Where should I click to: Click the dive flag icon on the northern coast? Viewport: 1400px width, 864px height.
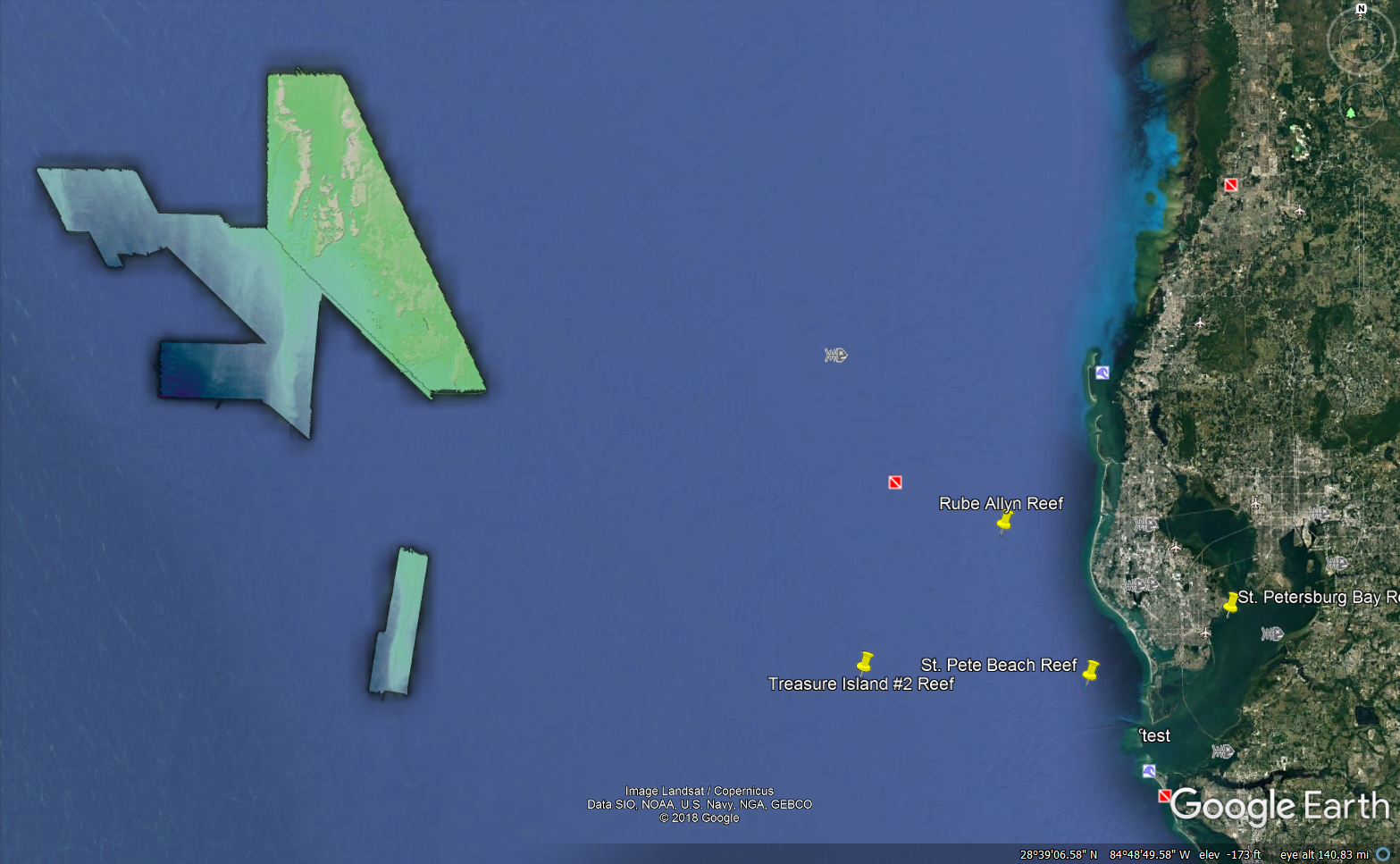point(1232,184)
